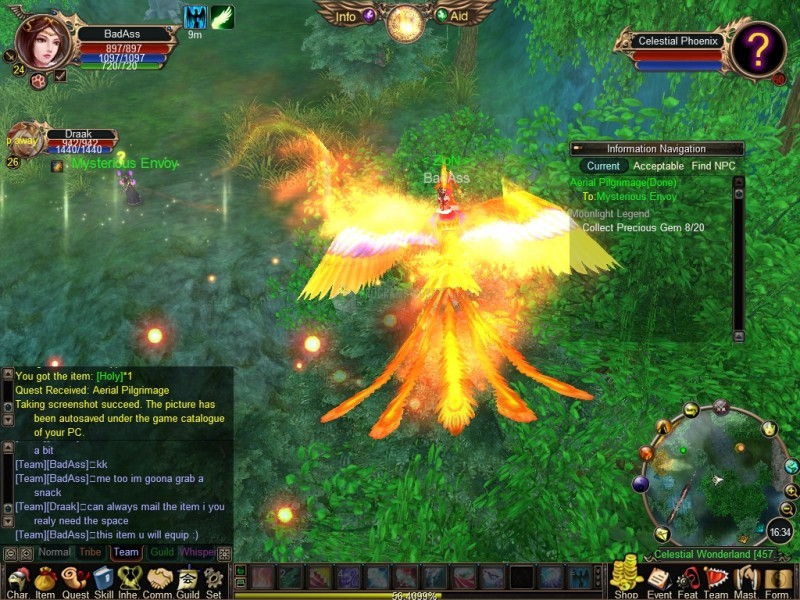Open the Team menu icon
The width and height of the screenshot is (800, 600).
[x=716, y=580]
